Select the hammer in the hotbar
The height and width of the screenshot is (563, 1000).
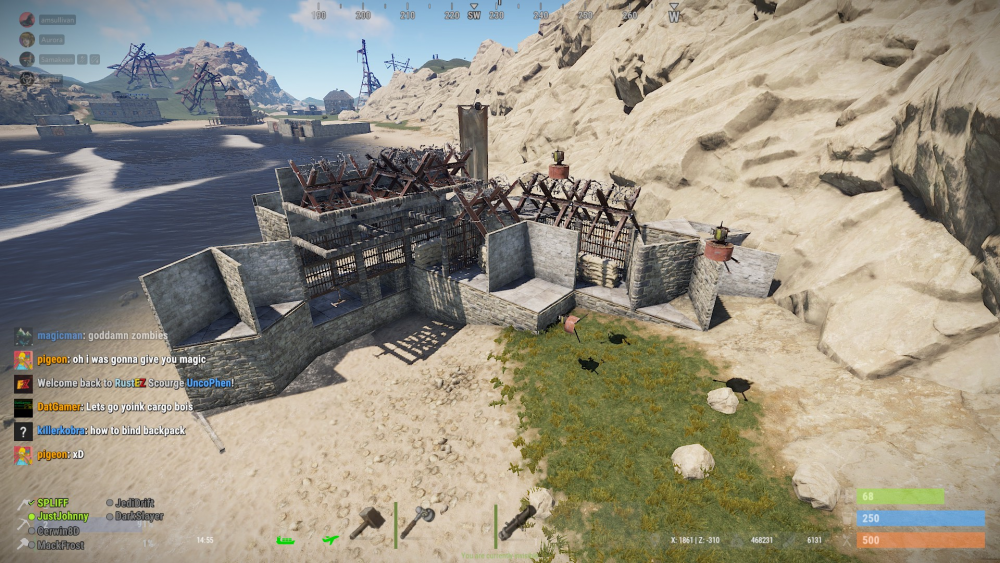coord(367,521)
